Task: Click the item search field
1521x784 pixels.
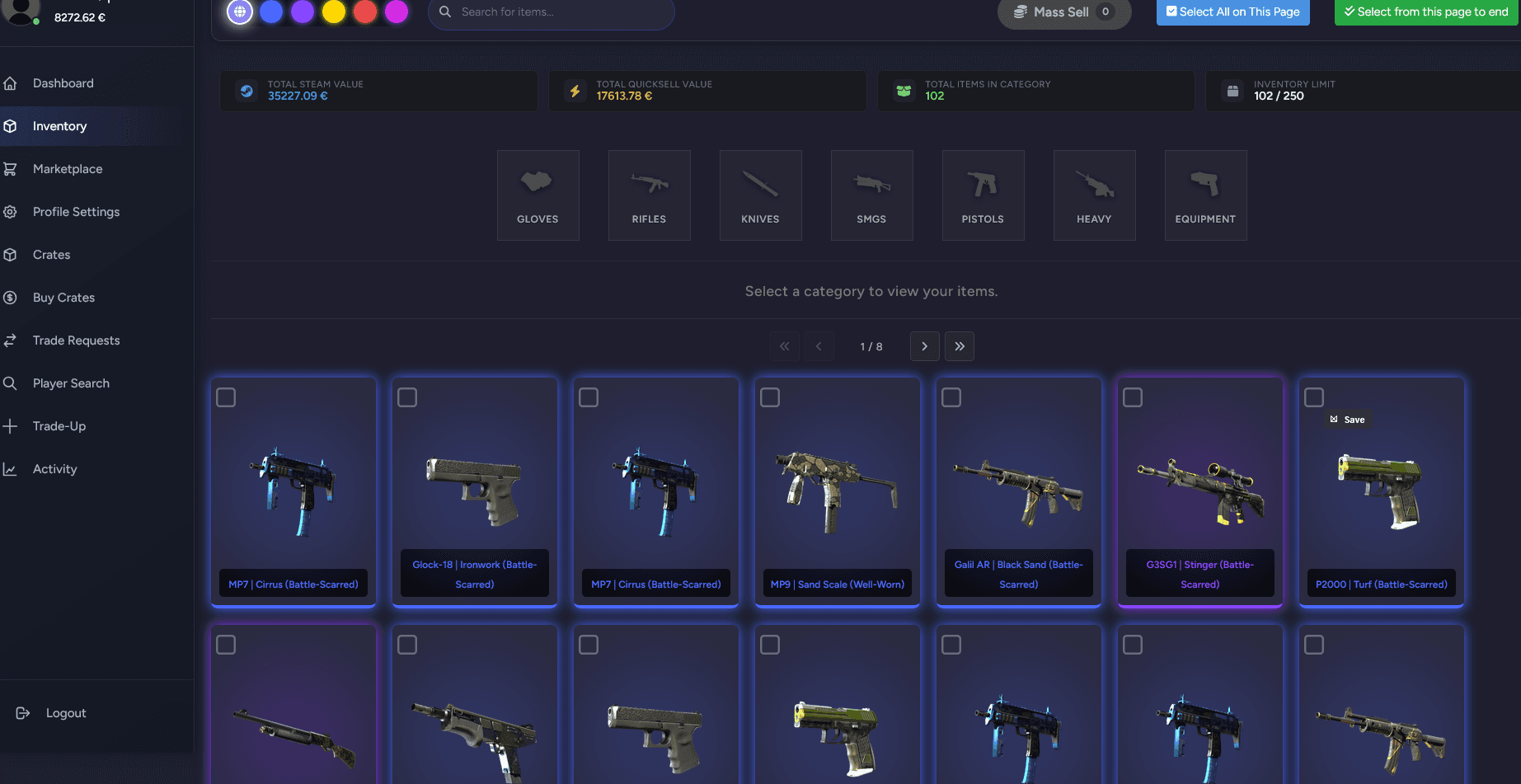Action: click(551, 14)
